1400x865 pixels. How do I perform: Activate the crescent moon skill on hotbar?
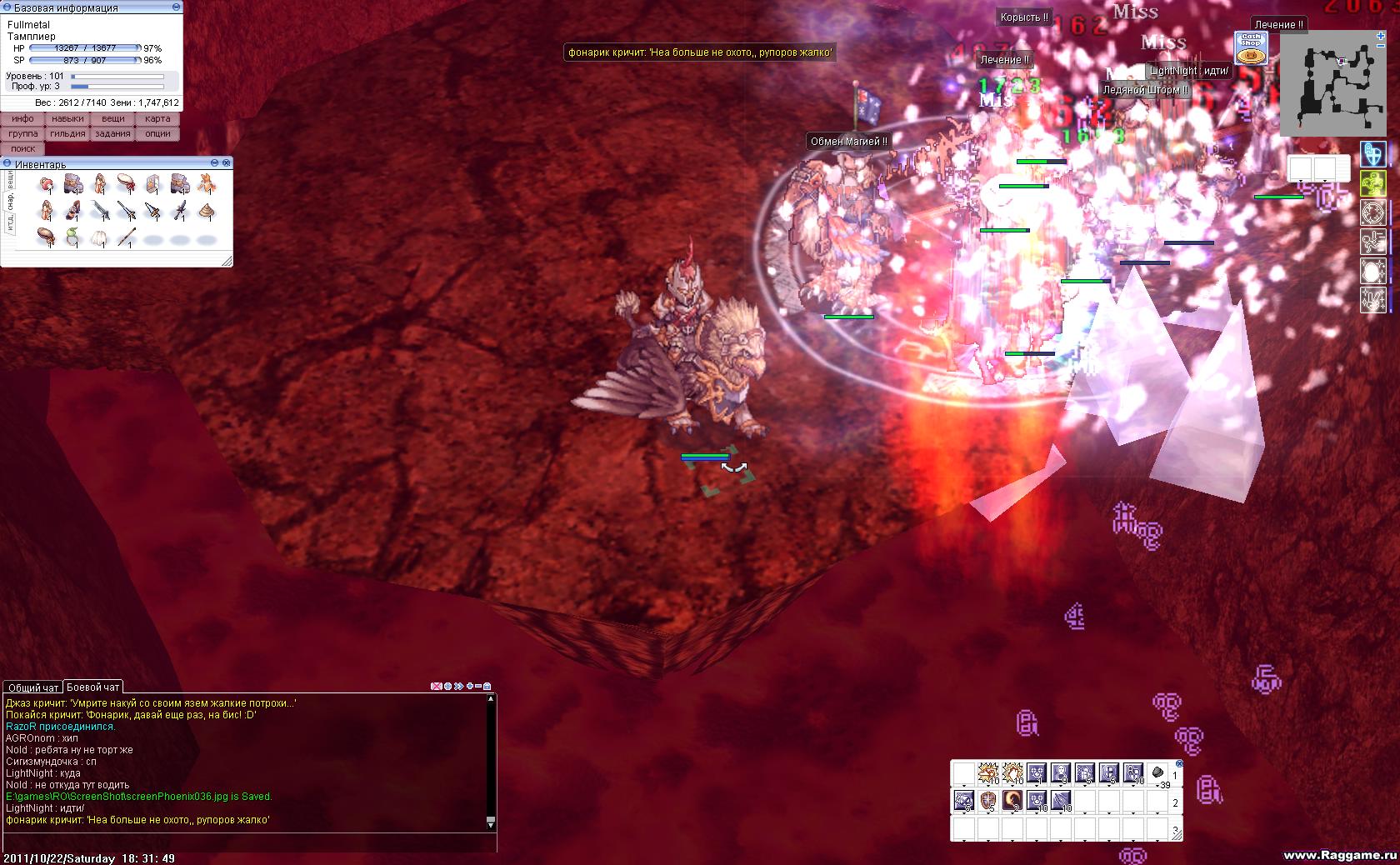tap(1012, 801)
